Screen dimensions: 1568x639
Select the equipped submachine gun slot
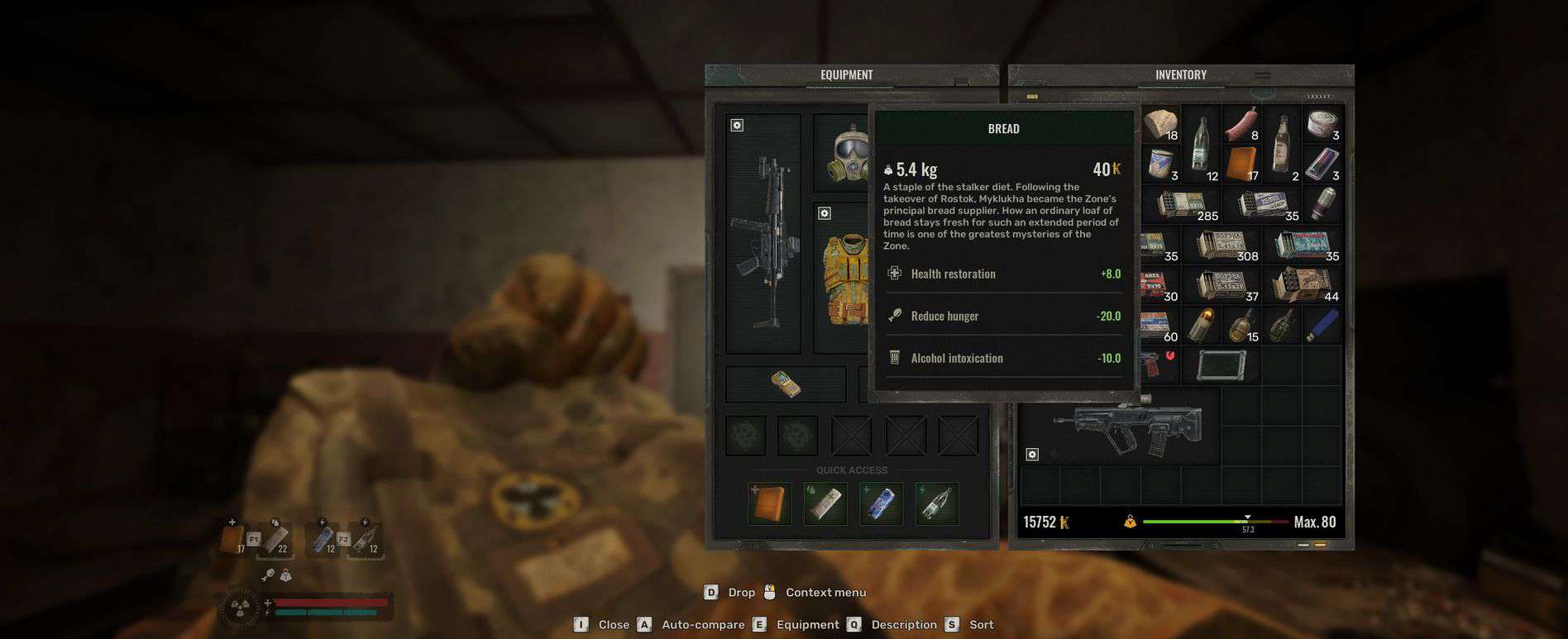(x=763, y=236)
